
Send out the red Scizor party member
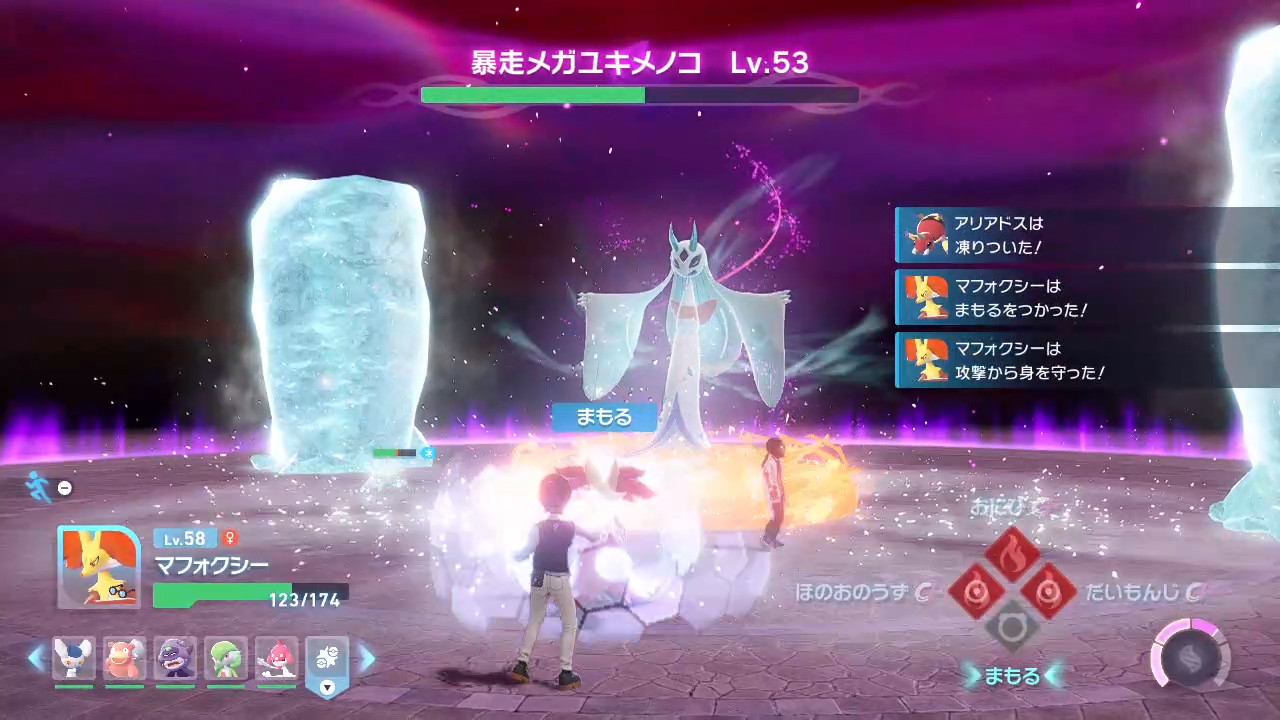tap(276, 659)
